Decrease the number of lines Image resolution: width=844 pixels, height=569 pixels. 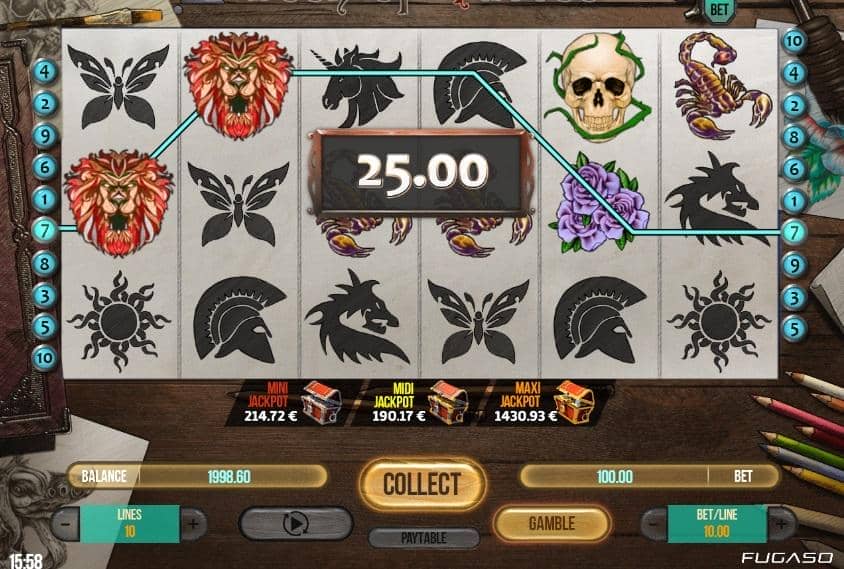point(66,522)
